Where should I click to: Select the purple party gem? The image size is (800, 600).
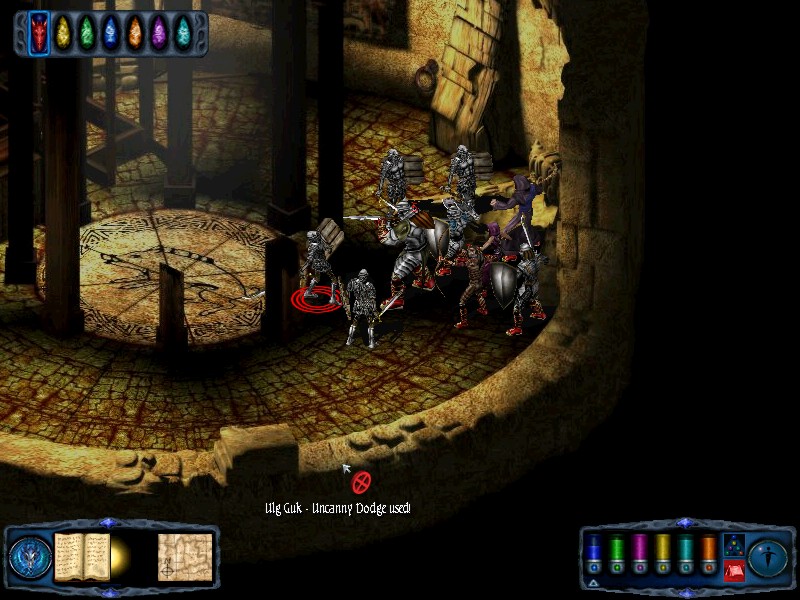tap(159, 33)
